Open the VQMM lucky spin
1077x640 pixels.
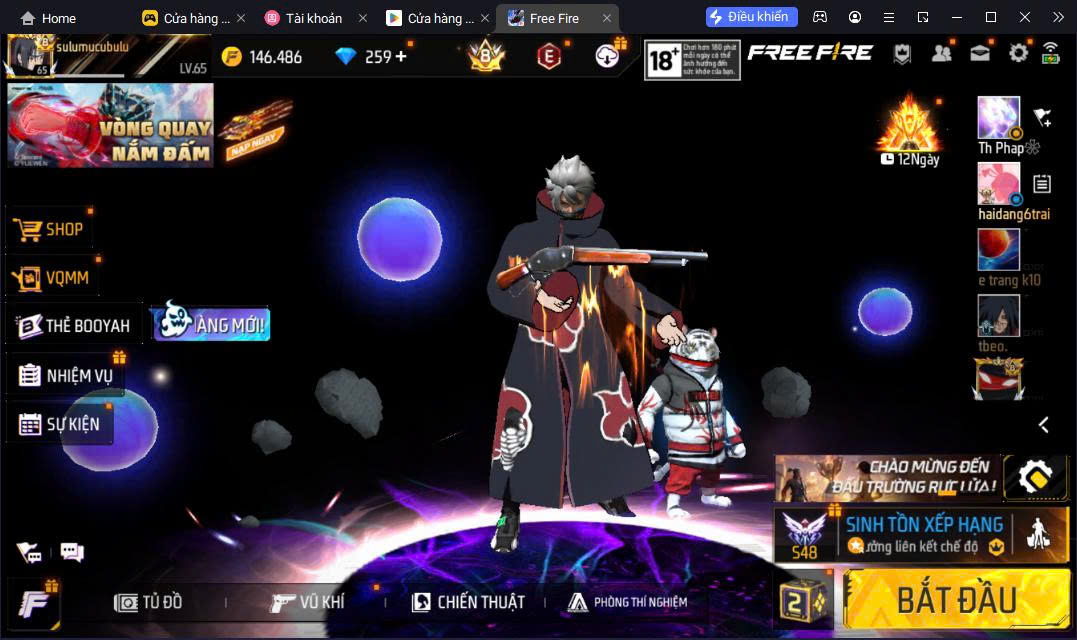pyautogui.click(x=55, y=278)
